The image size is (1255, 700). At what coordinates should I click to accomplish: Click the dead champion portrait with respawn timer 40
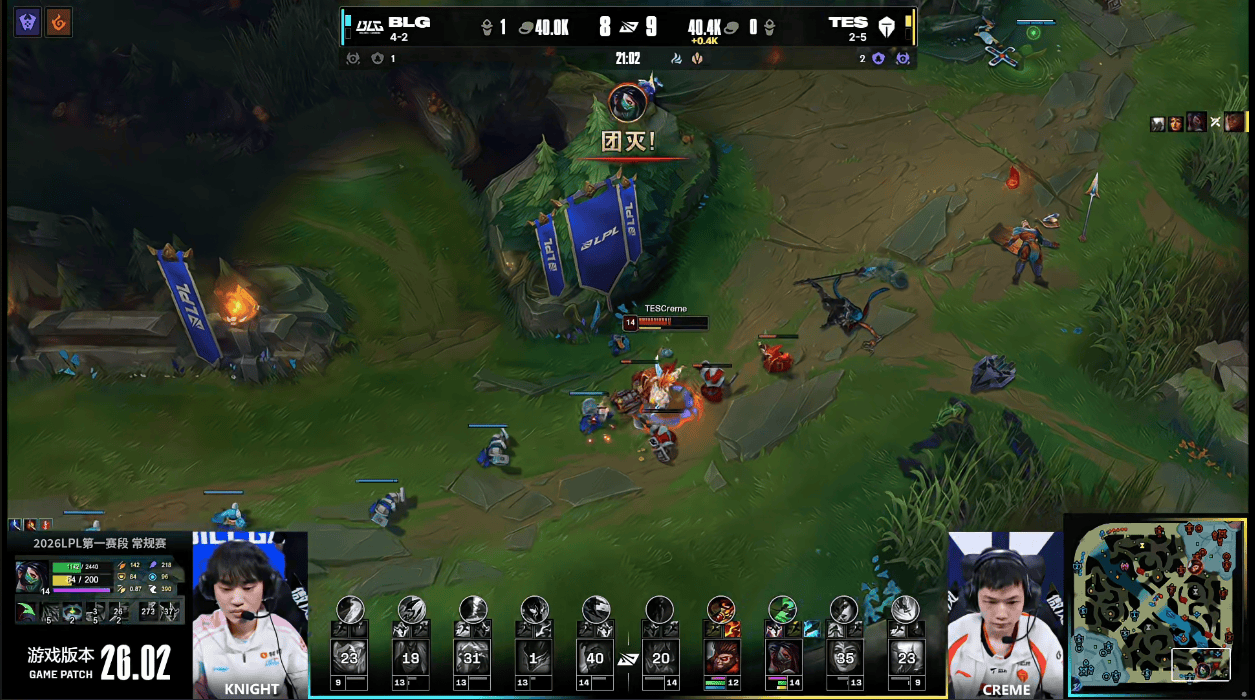click(x=596, y=658)
